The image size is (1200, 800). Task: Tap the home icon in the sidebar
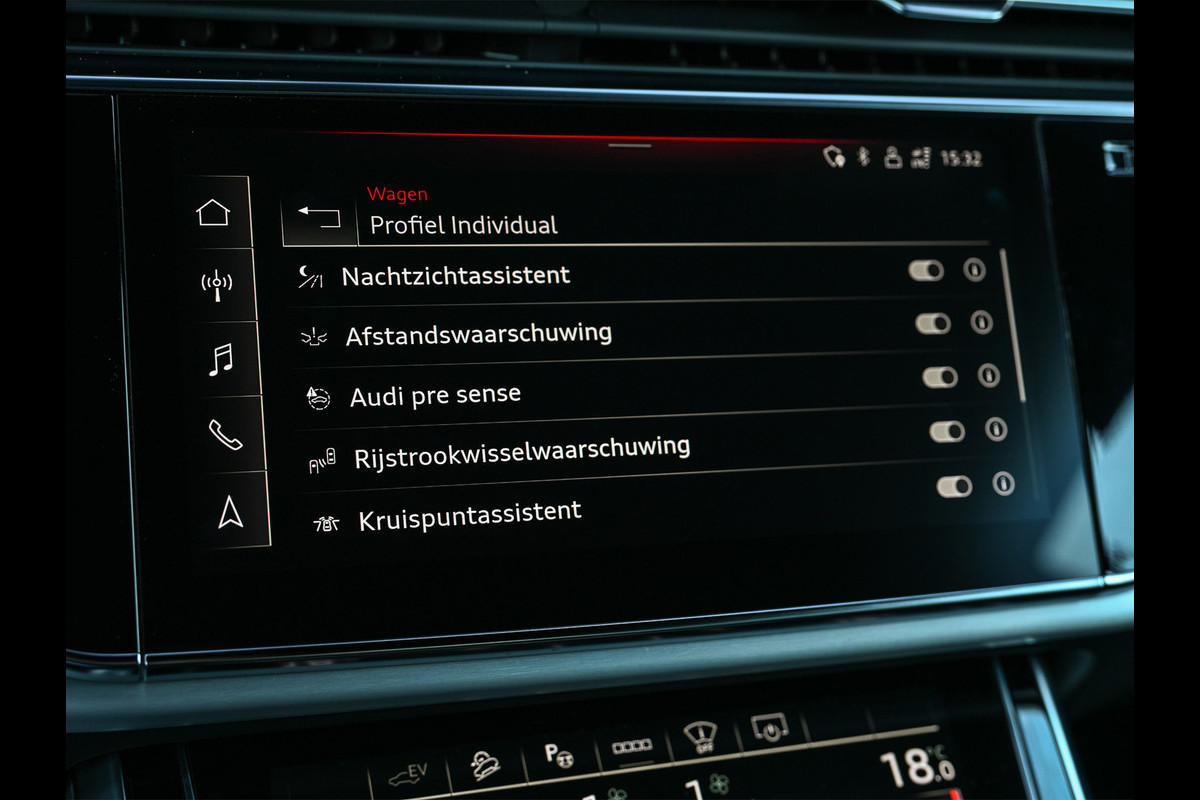[x=213, y=212]
